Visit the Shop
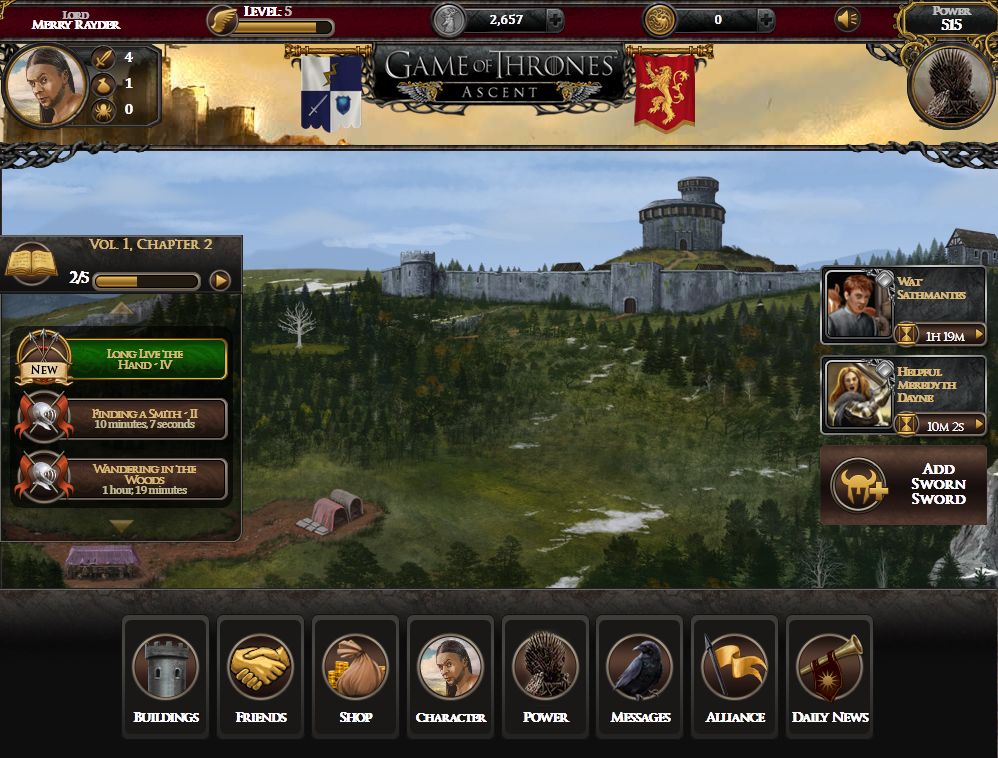 (x=355, y=675)
